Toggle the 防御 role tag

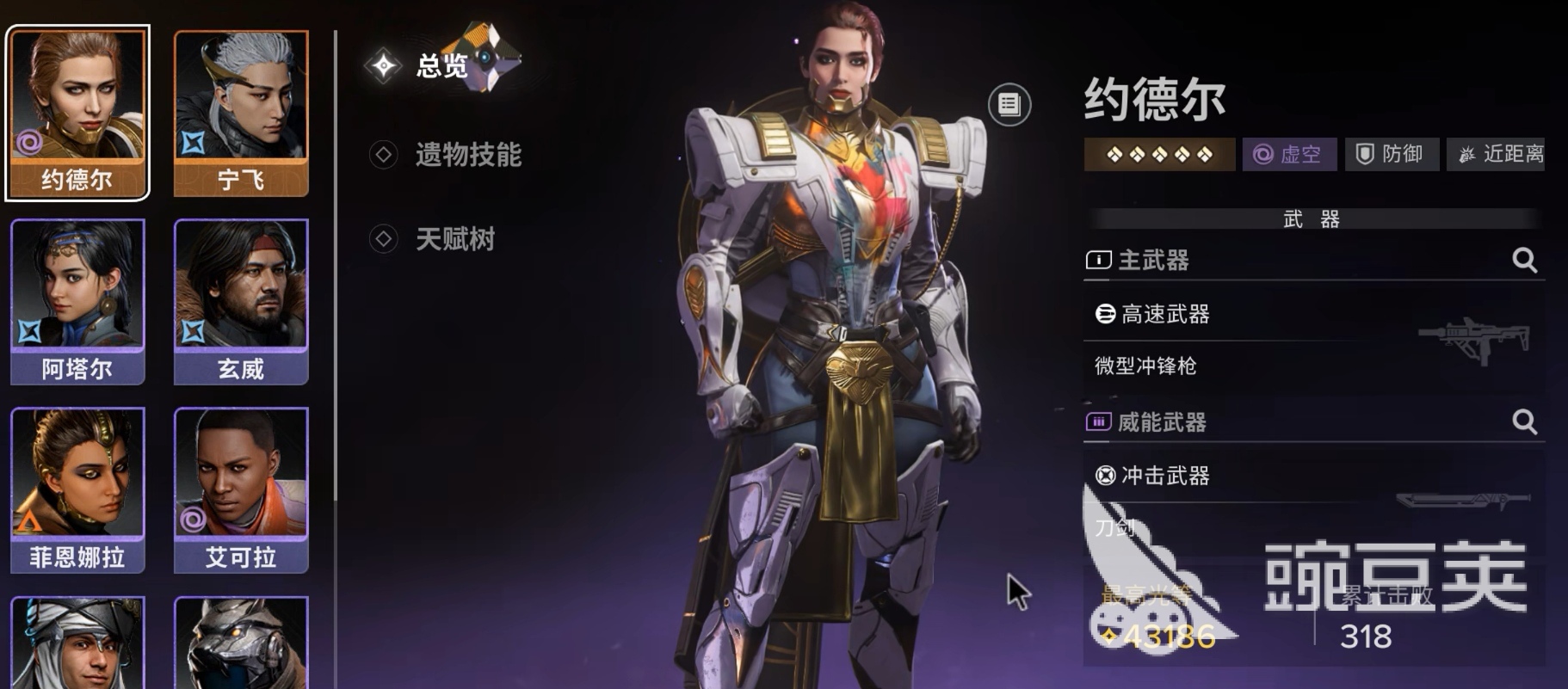tap(1391, 153)
